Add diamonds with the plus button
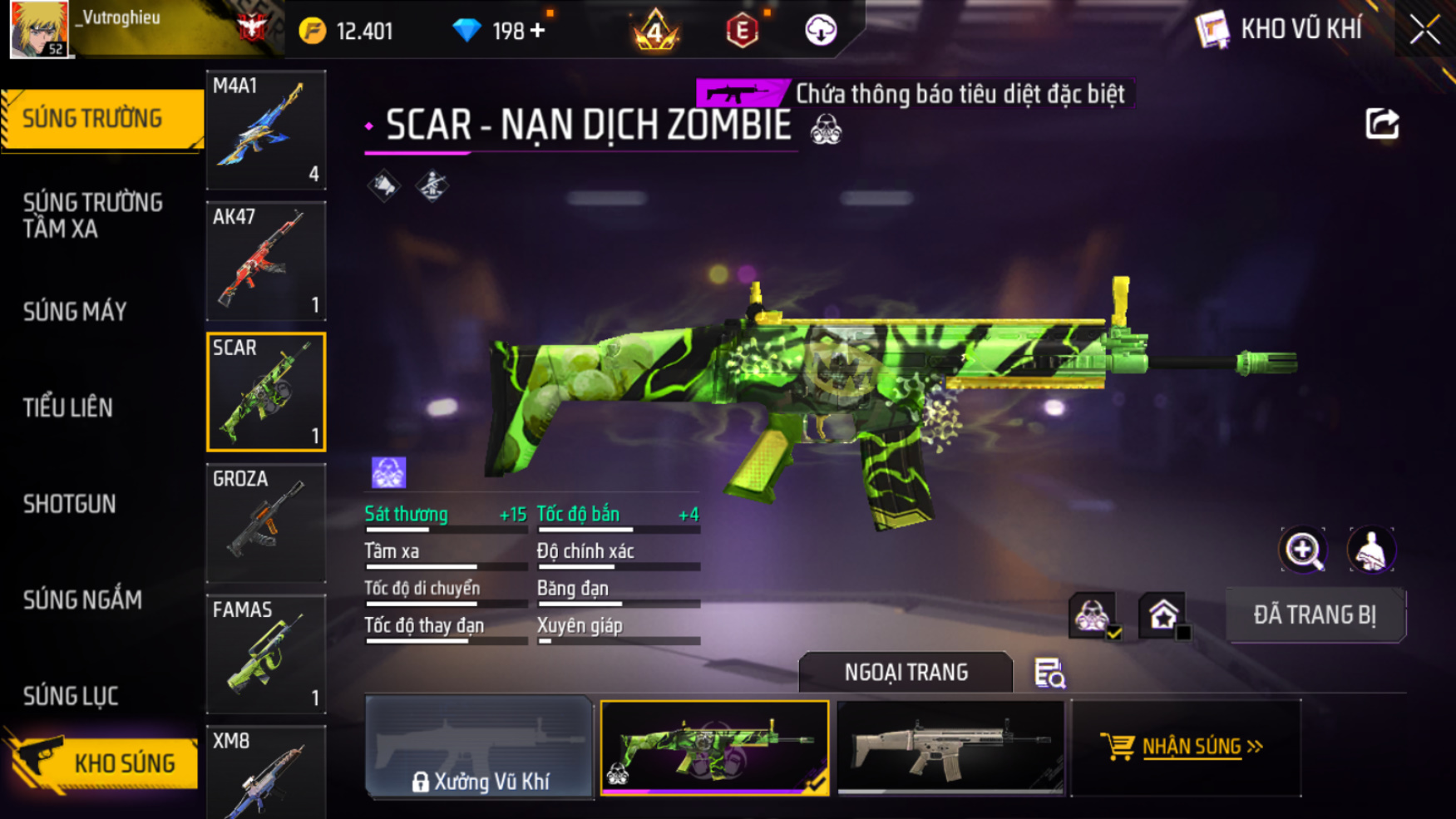The height and width of the screenshot is (819, 1456). (x=538, y=31)
